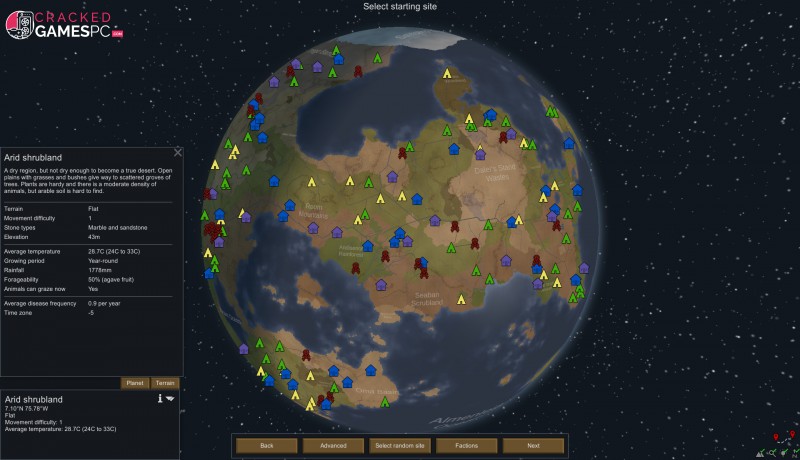The image size is (800, 460).
Task: Choose Select random site
Action: pos(400,445)
